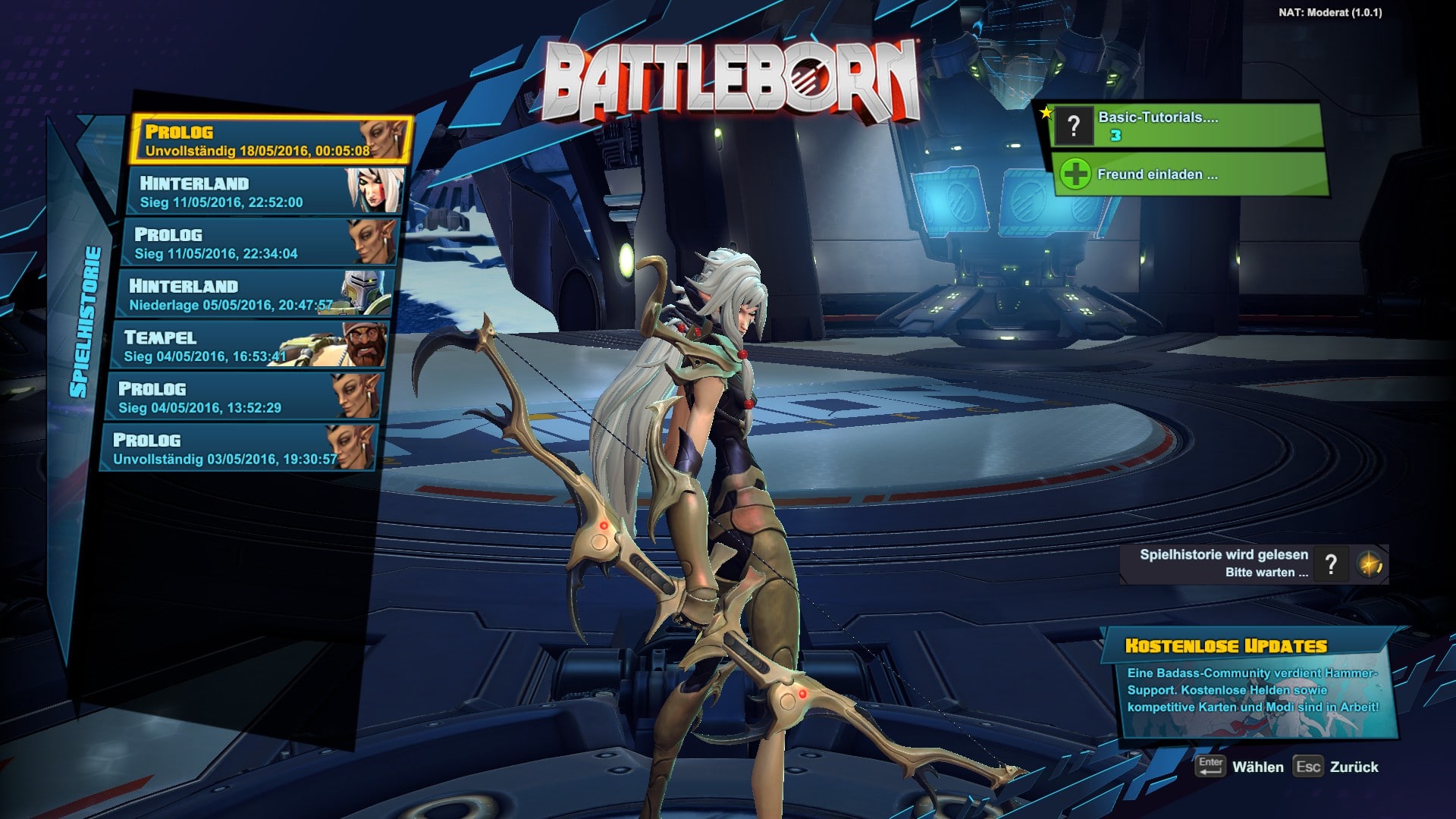
Task: Open the Basic-Tutorials panel
Action: [x=1186, y=126]
